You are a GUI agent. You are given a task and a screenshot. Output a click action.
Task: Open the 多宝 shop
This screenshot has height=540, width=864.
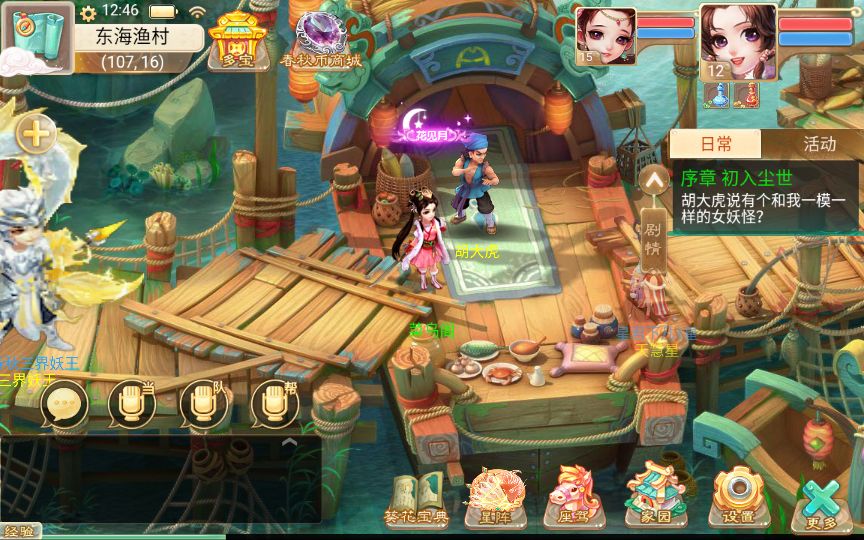(x=237, y=39)
